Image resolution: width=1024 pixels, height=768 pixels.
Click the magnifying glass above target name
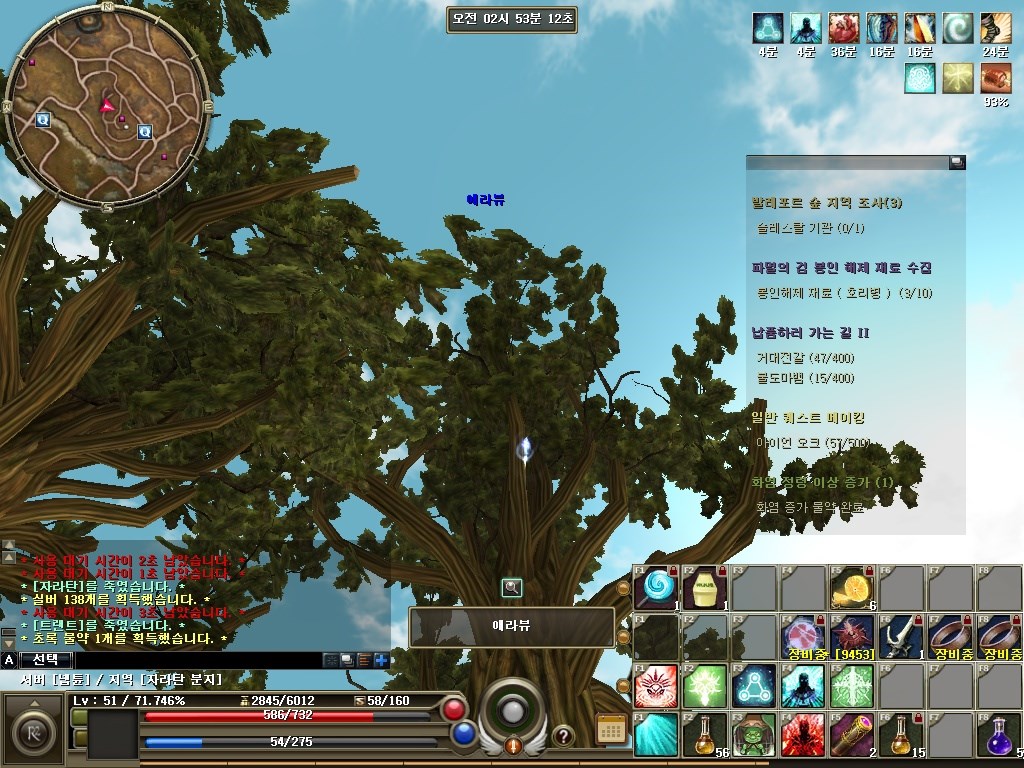pos(512,588)
